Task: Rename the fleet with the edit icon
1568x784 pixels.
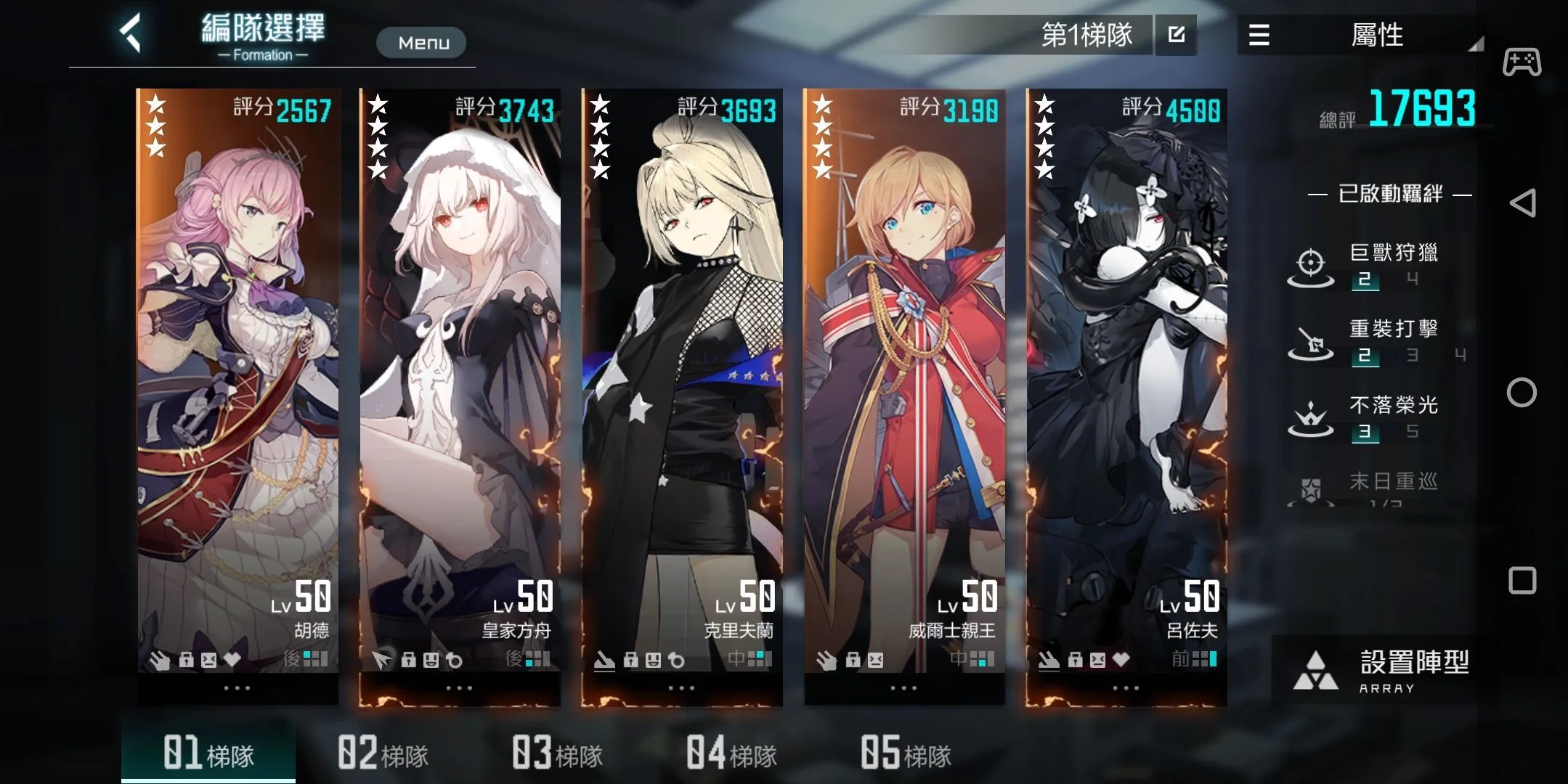Action: coord(1177,35)
